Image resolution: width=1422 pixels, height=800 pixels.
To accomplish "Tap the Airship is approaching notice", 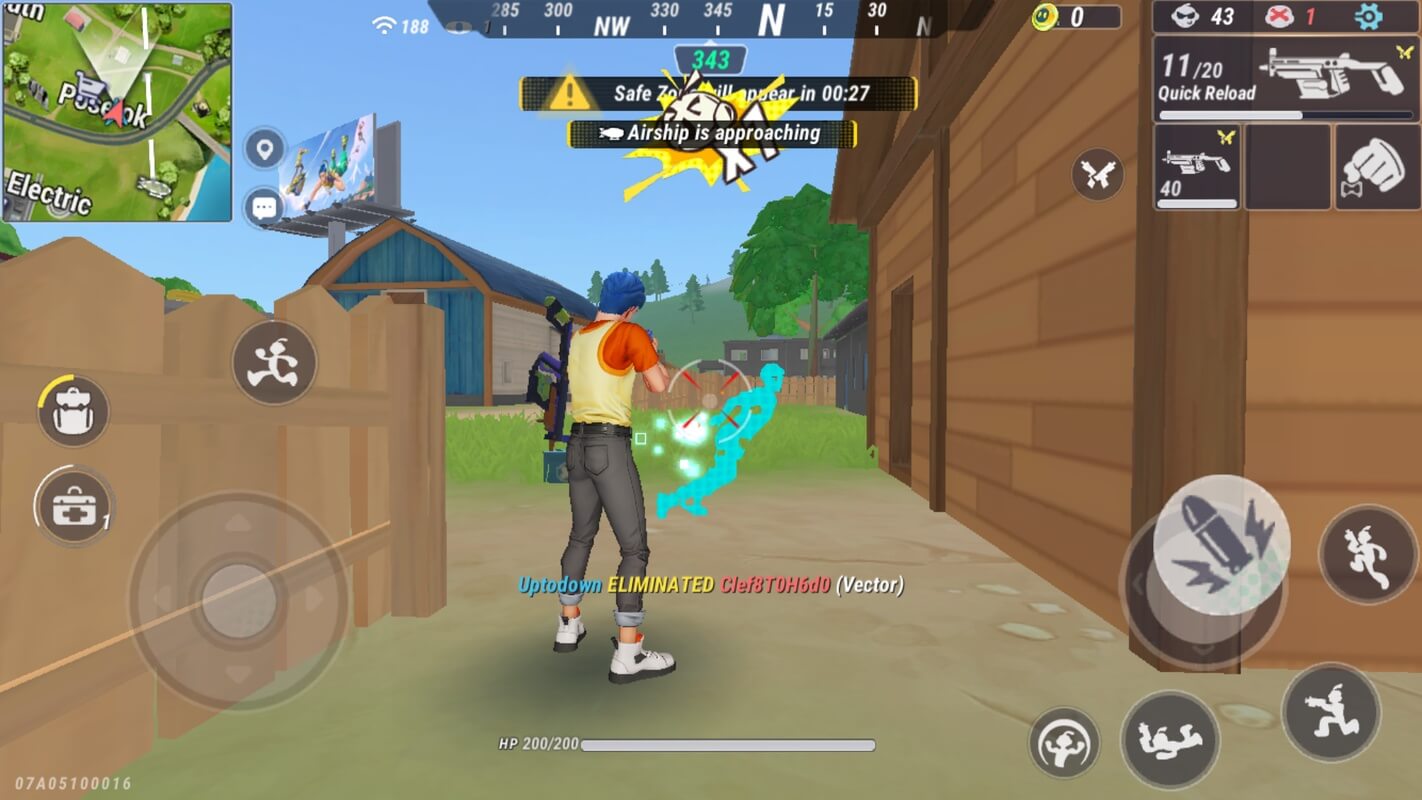I will (712, 135).
